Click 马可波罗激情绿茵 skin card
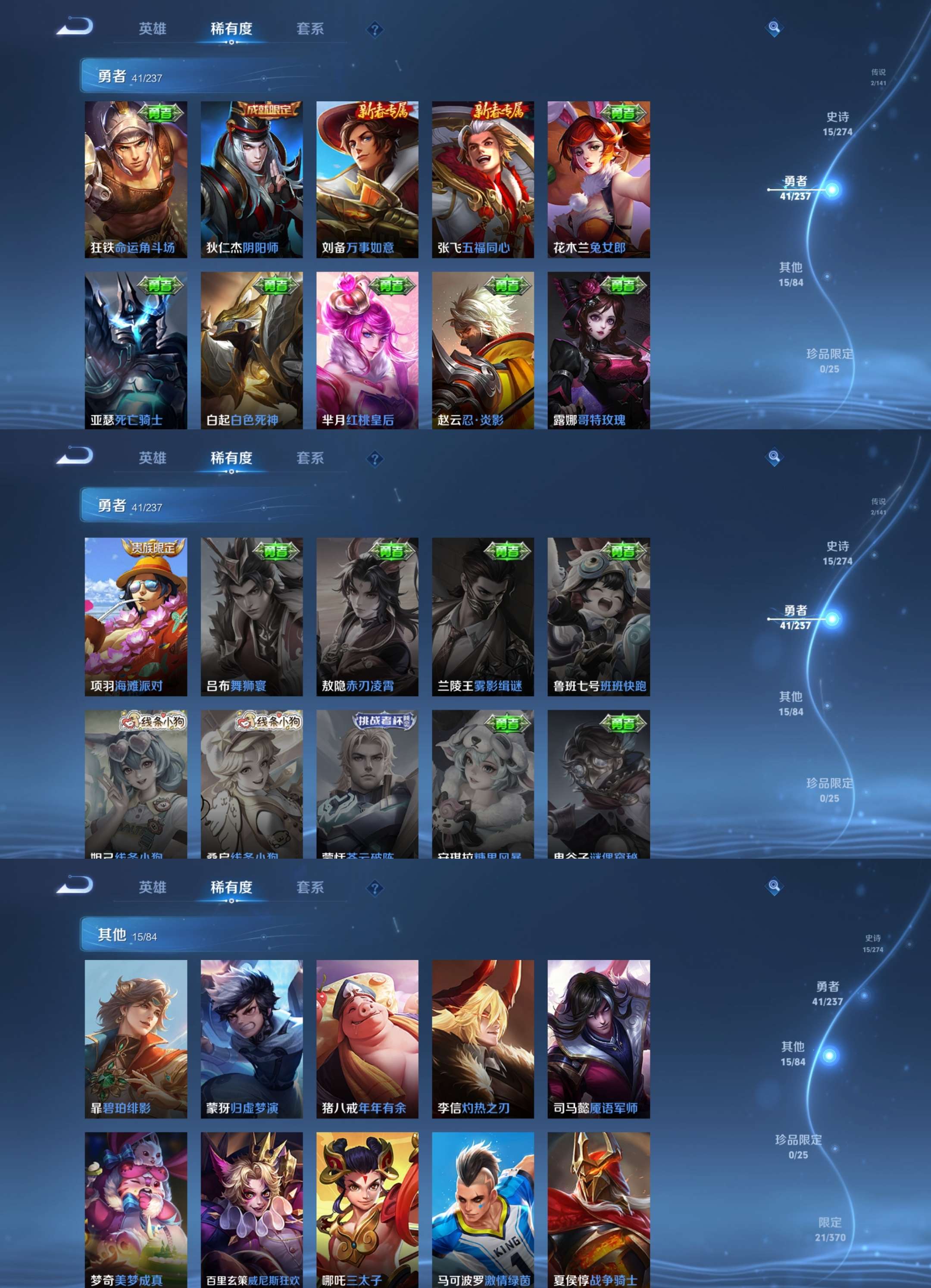Viewport: 931px width, 1288px height. tap(483, 1210)
